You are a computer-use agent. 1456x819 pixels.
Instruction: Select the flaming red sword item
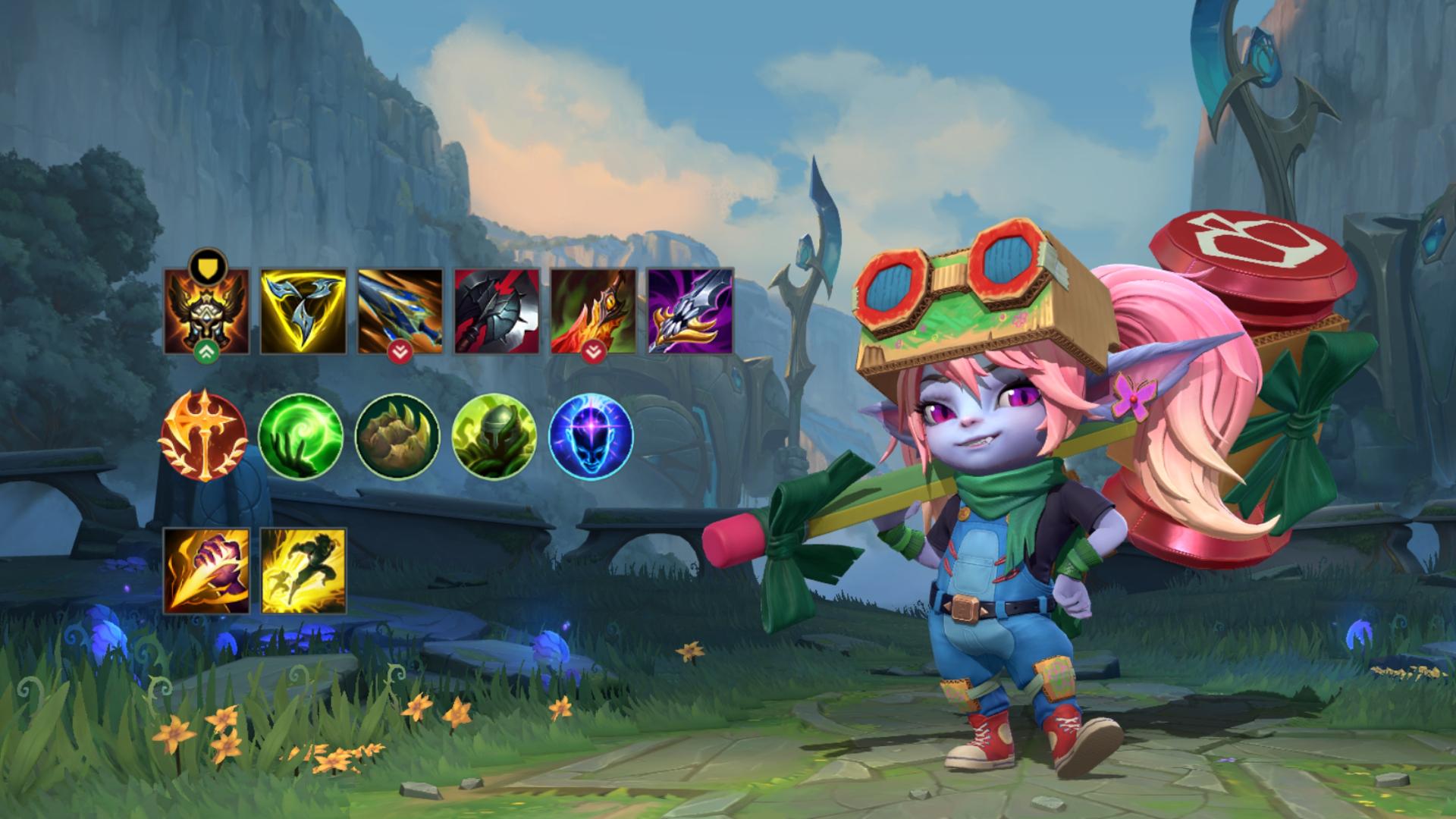tap(593, 311)
